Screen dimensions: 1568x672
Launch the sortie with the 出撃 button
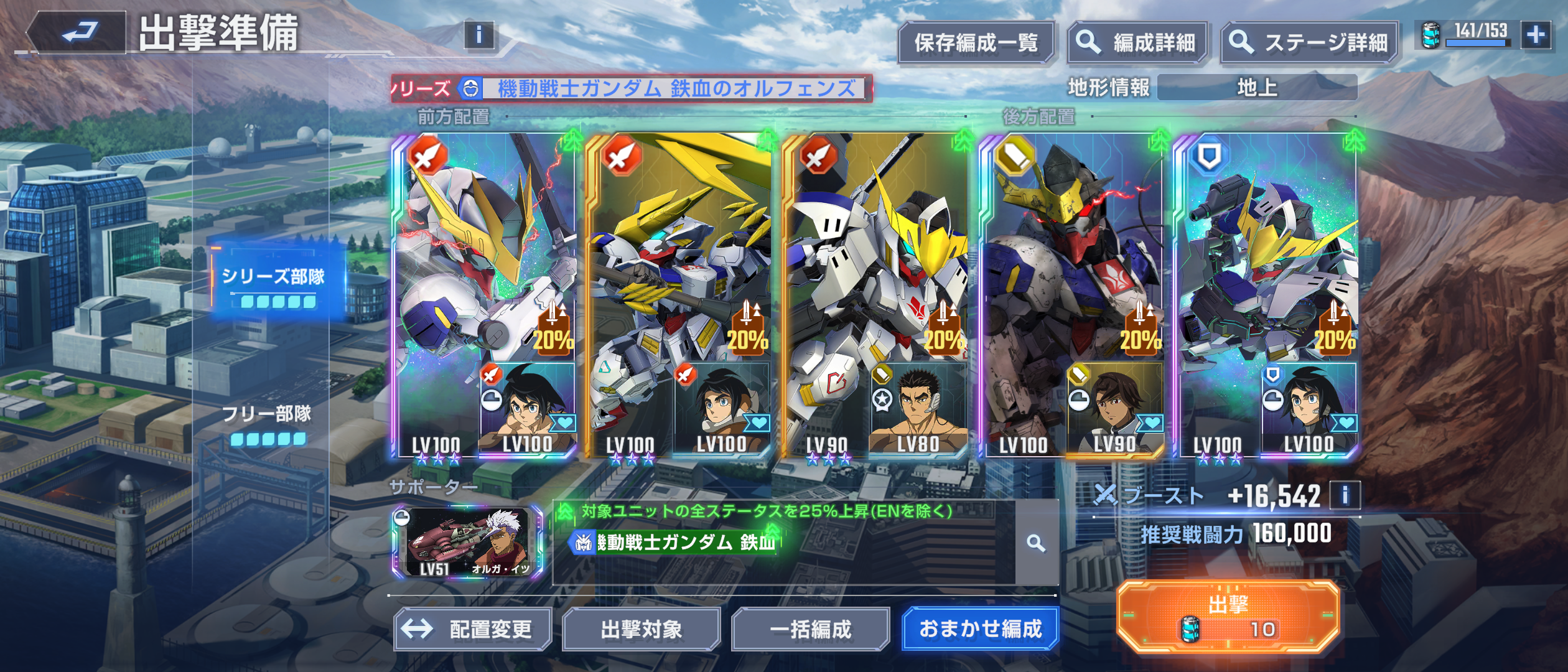[1228, 616]
